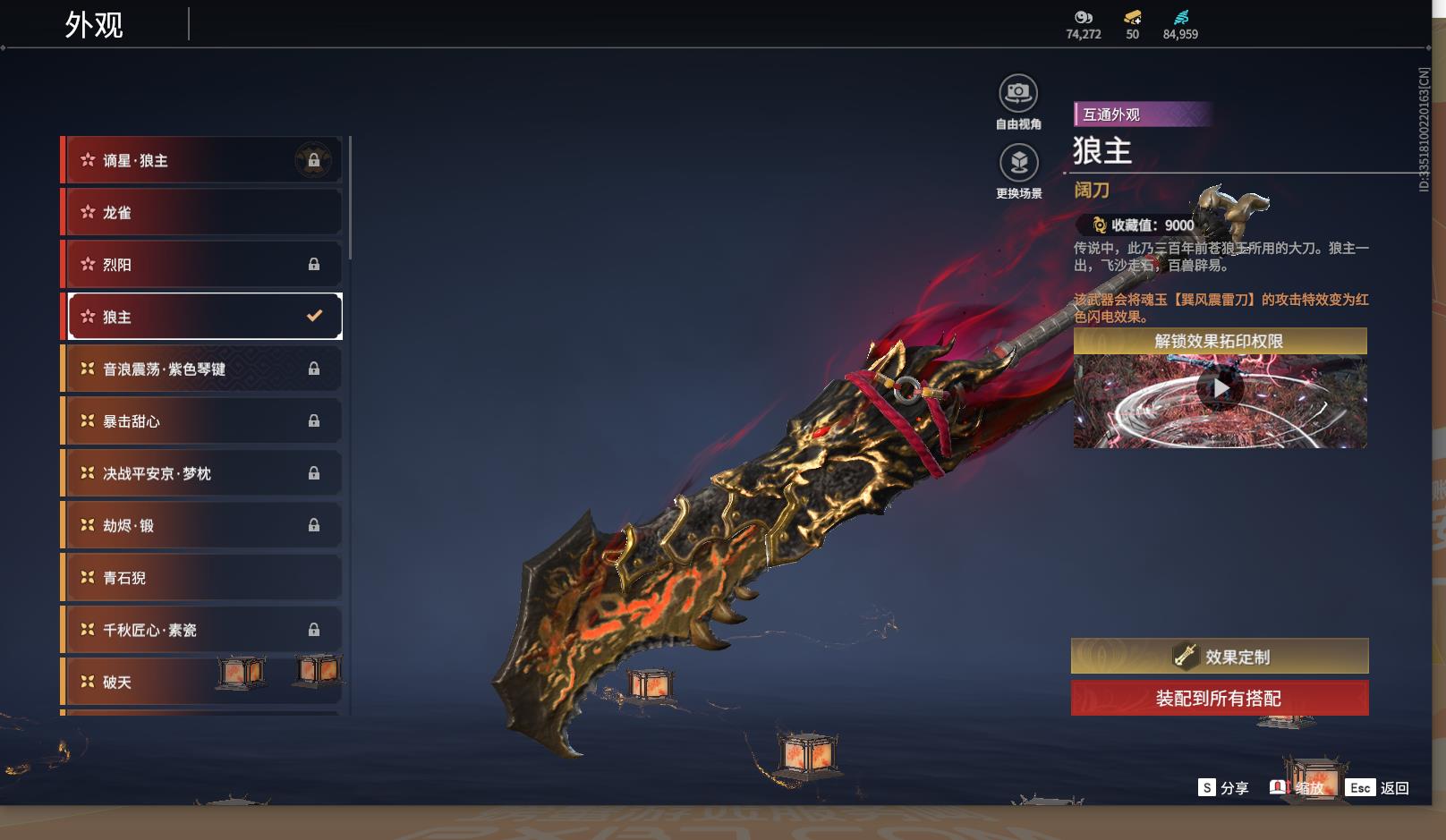The width and height of the screenshot is (1446, 840).
Task: Click the 缩放 zoom control
Action: coord(1297,787)
